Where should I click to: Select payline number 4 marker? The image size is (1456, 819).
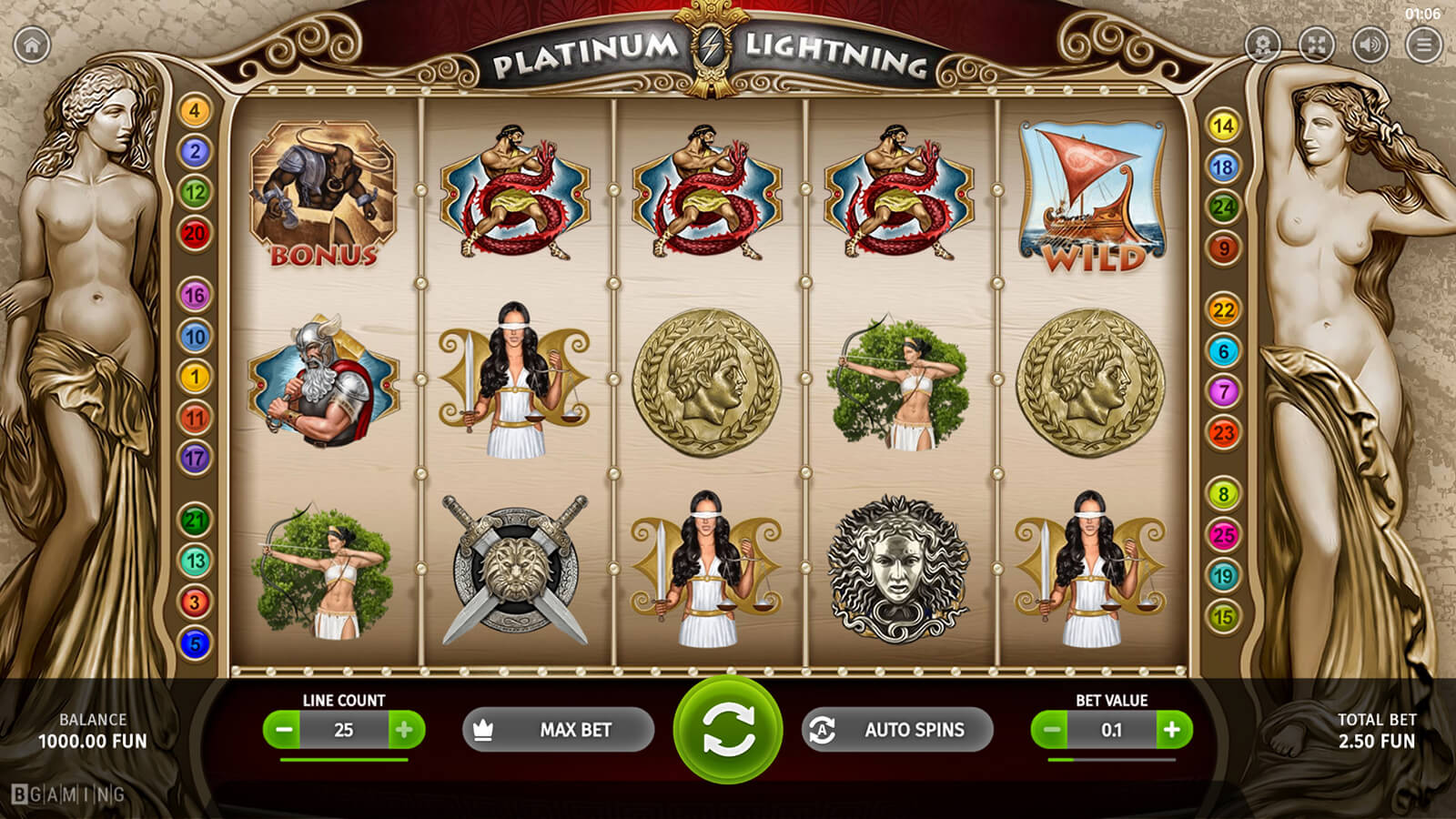point(194,111)
